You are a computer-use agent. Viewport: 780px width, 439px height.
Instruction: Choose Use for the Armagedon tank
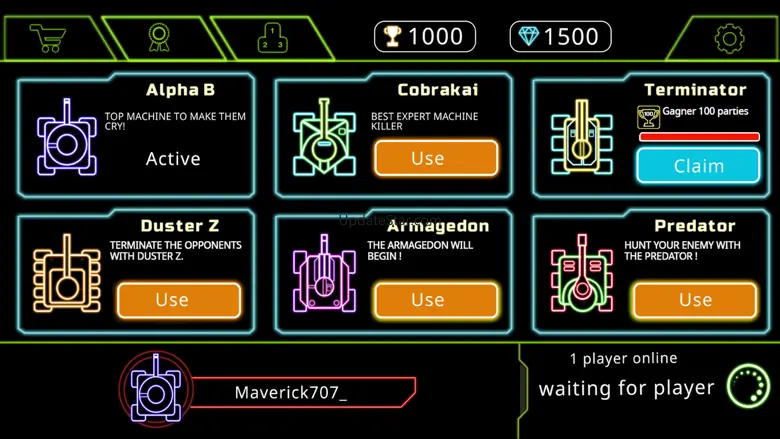click(x=436, y=300)
